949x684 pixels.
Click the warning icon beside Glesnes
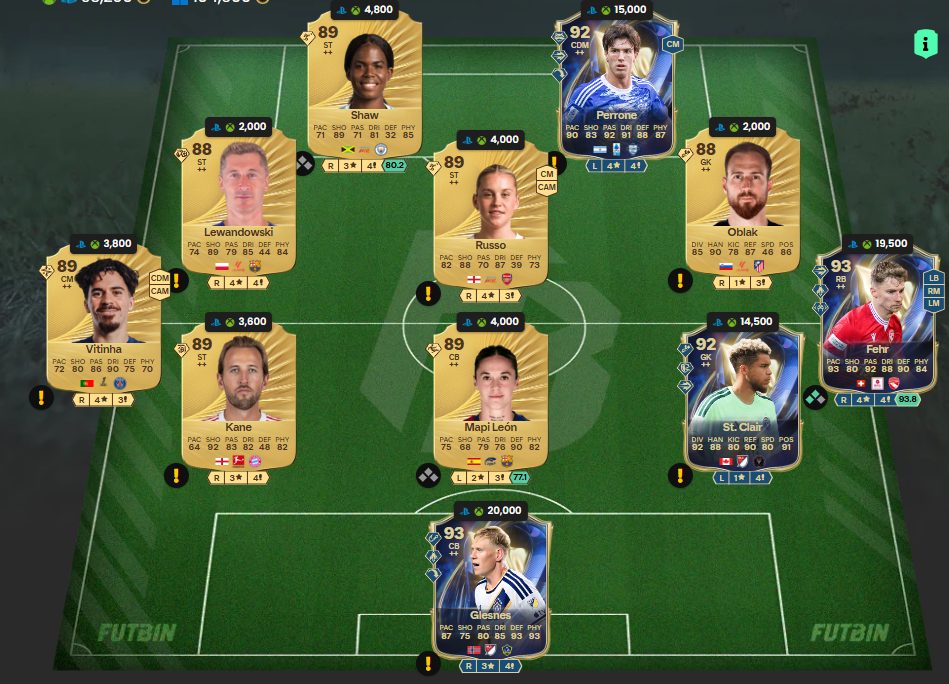click(428, 662)
